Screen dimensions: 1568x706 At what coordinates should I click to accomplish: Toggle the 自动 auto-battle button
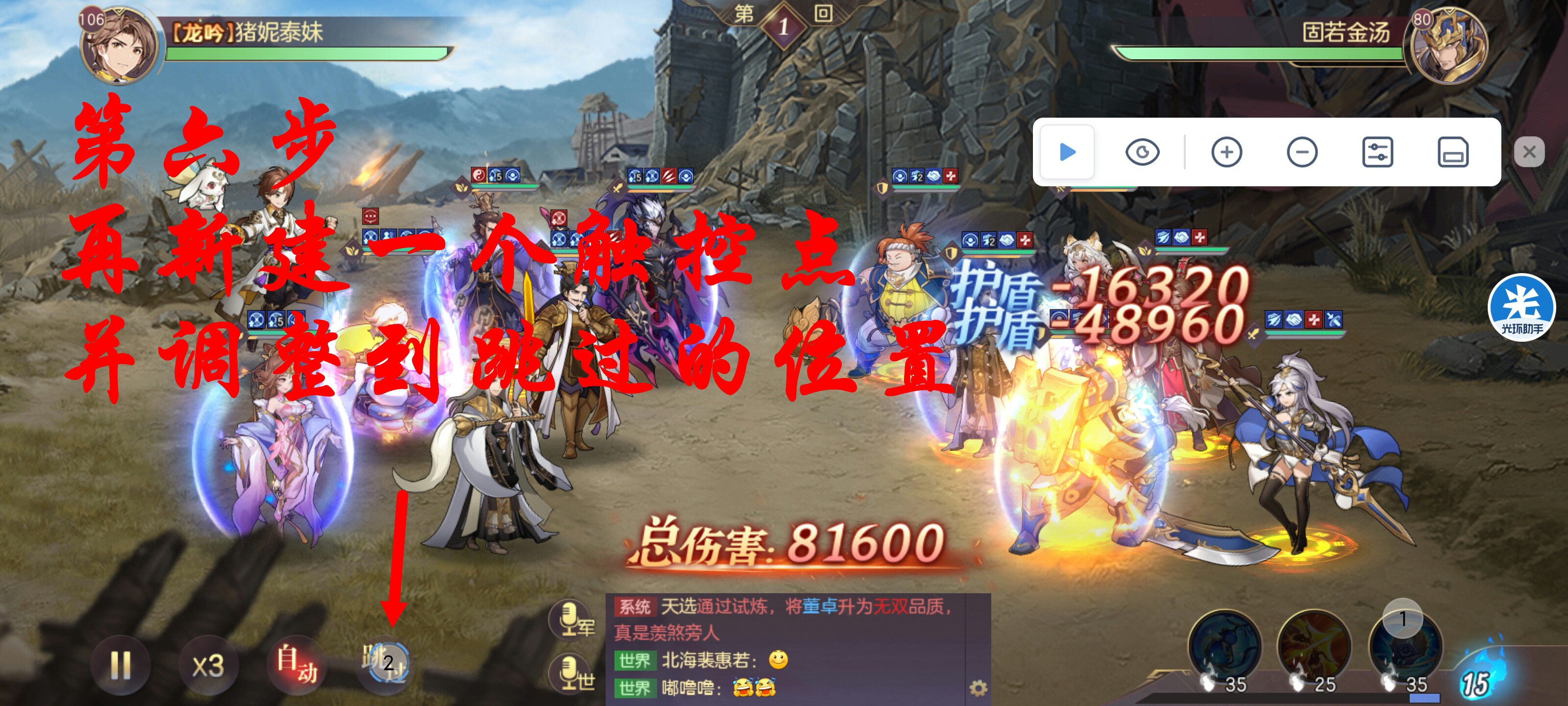click(x=296, y=665)
